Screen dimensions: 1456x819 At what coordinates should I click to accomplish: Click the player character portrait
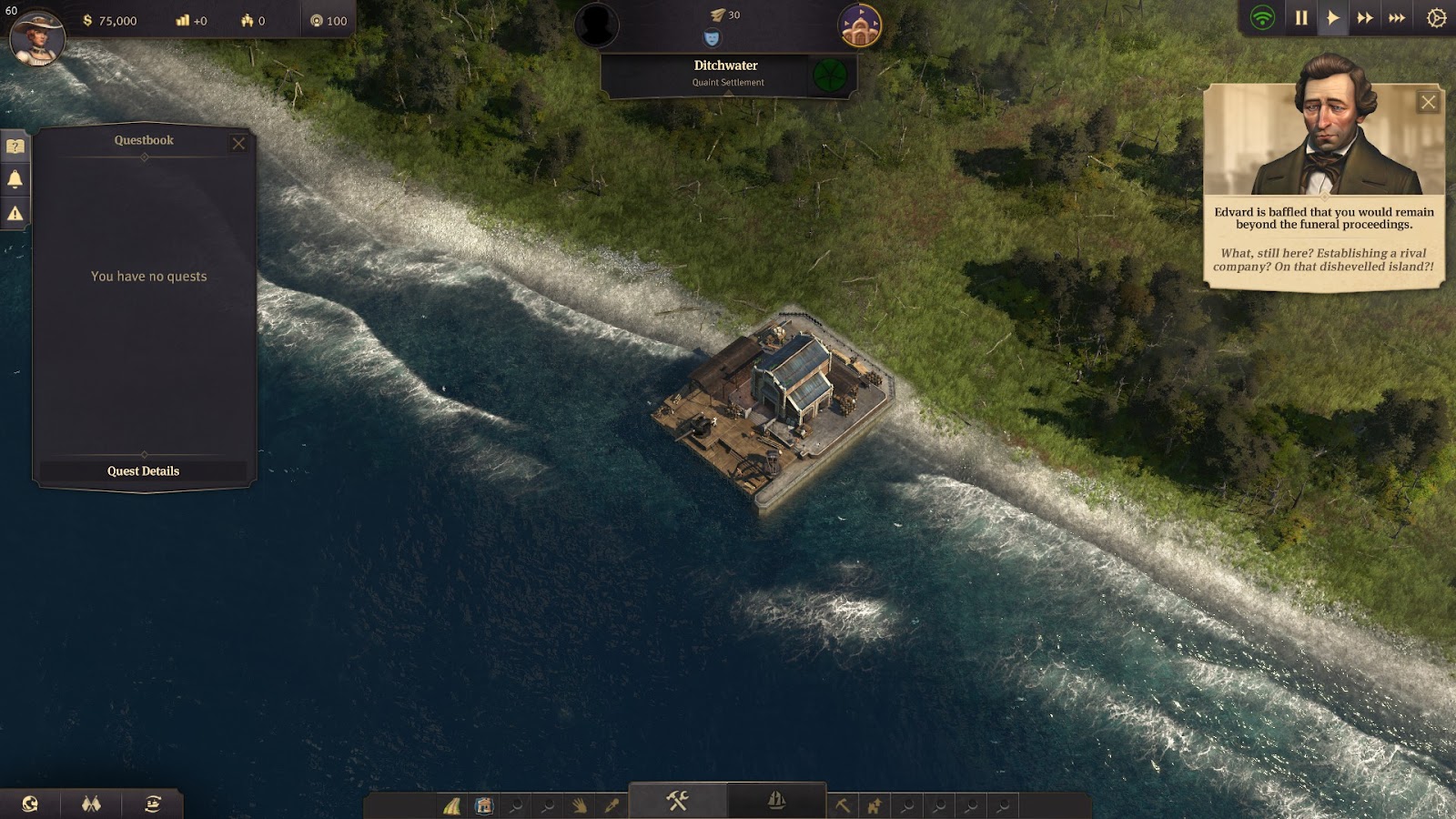tap(37, 36)
